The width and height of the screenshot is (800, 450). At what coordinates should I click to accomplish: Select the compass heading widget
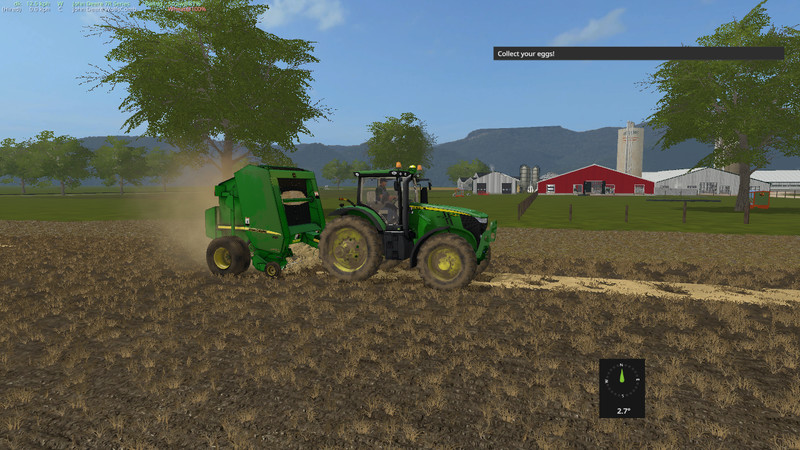(622, 388)
